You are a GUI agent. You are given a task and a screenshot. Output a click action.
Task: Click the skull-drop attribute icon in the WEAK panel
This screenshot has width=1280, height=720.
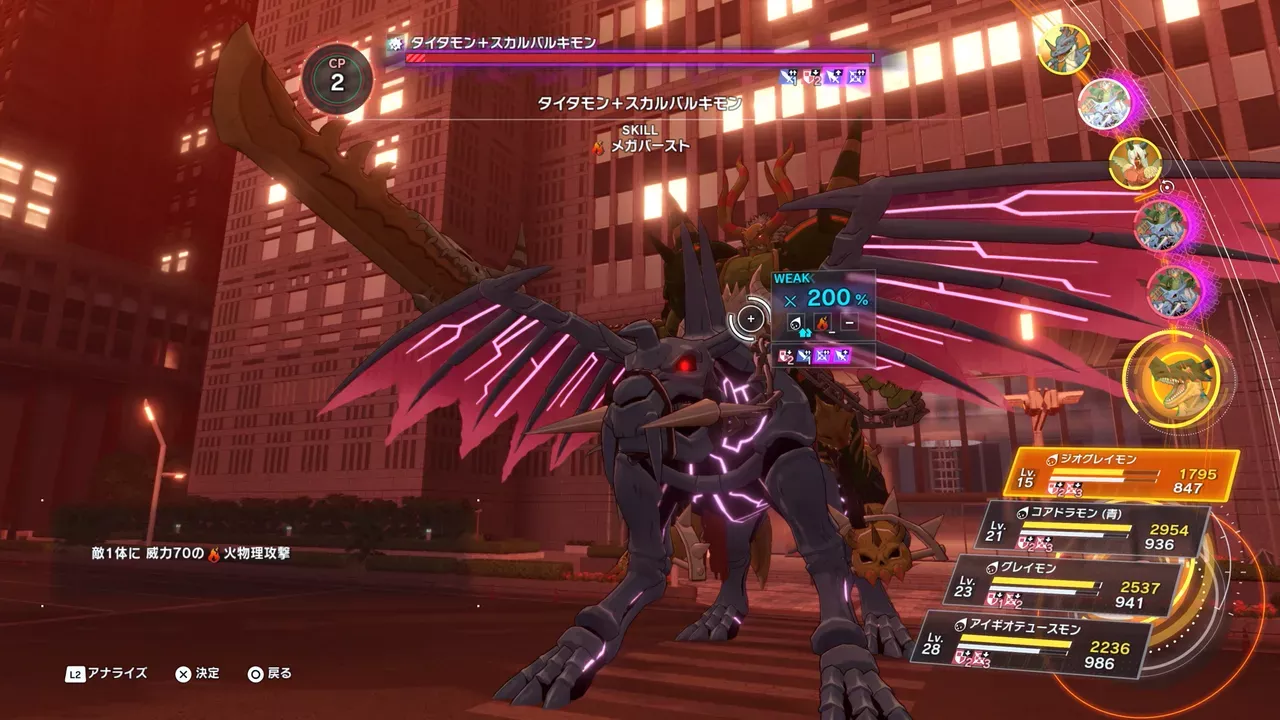(796, 323)
